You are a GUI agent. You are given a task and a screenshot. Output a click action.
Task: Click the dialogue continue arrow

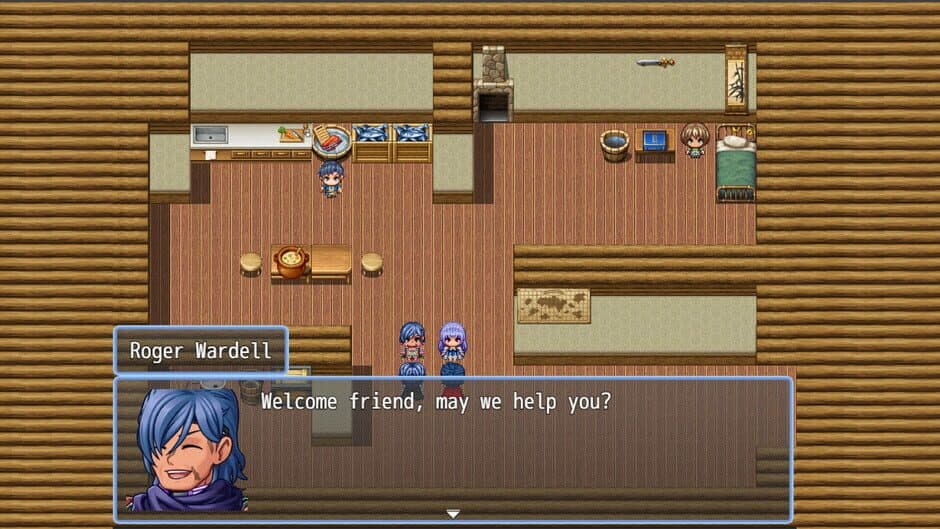tap(453, 514)
